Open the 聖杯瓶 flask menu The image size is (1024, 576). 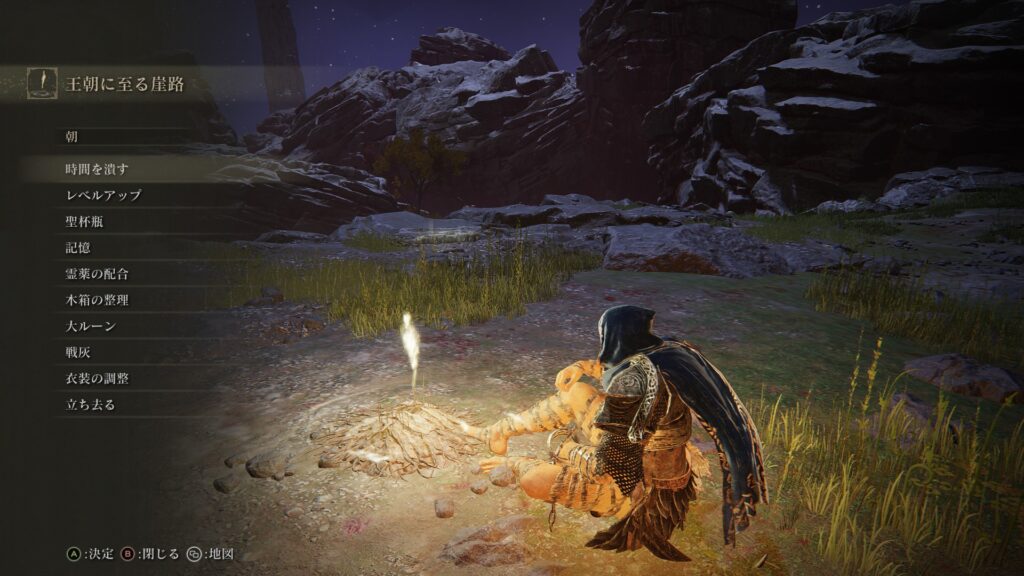[x=84, y=221]
